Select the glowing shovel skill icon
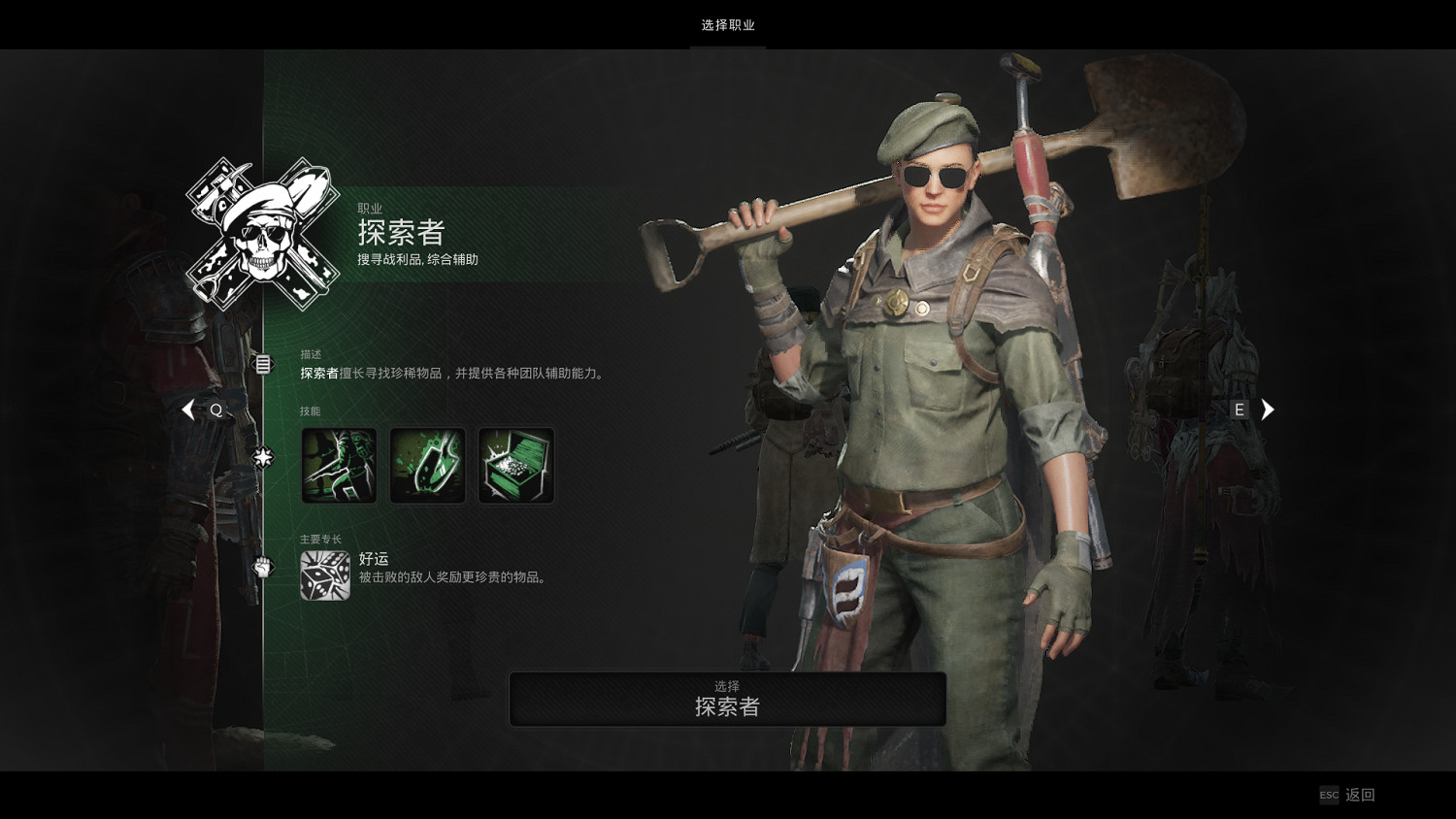This screenshot has height=819, width=1456. coord(427,466)
